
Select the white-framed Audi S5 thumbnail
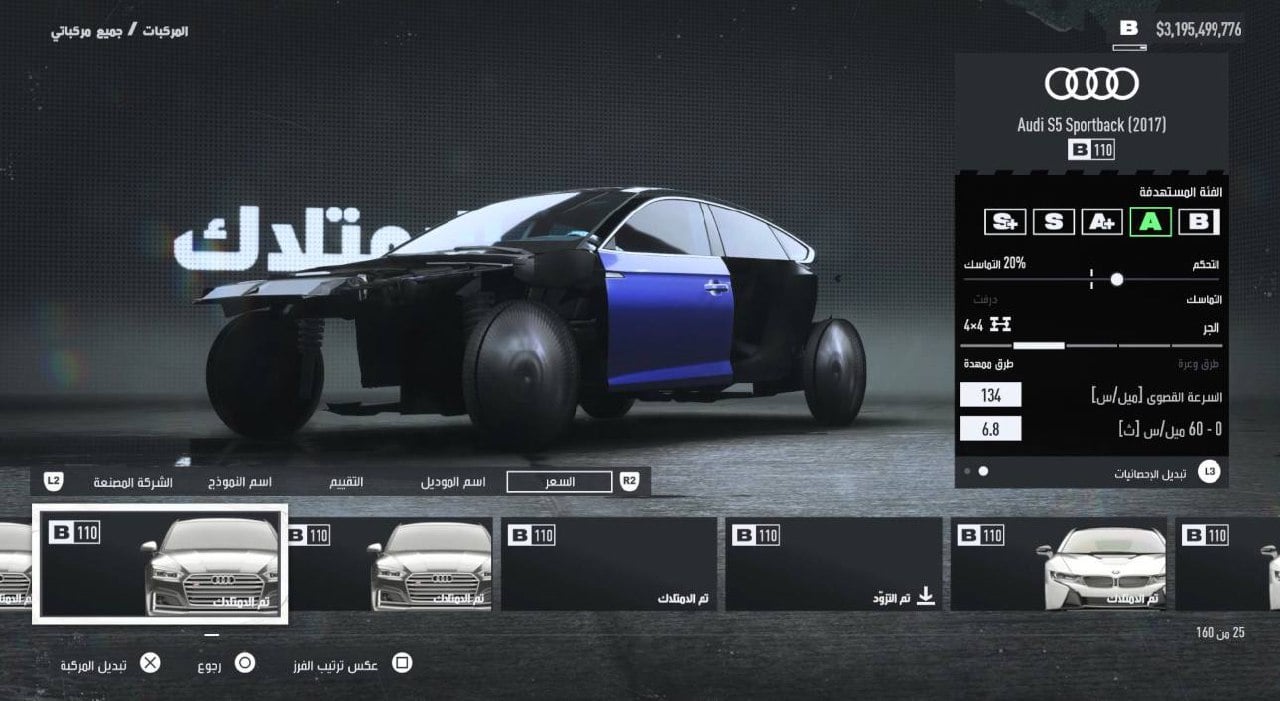click(160, 564)
